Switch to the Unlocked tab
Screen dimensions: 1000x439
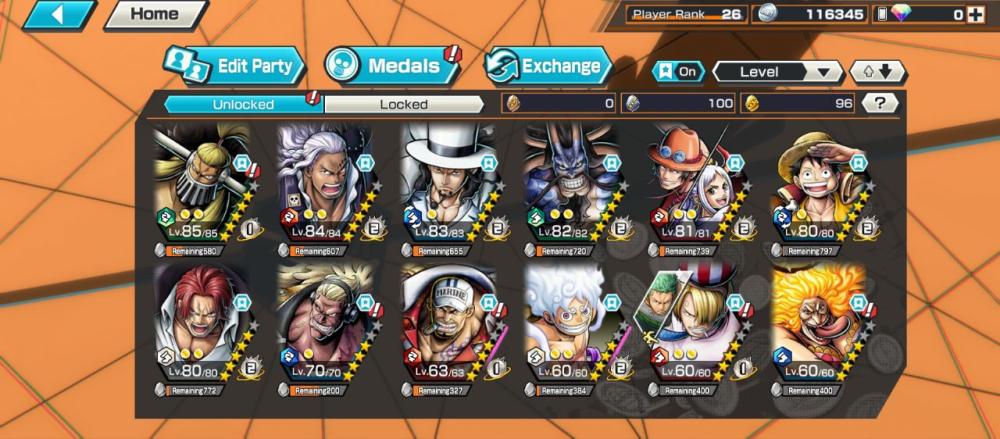[243, 103]
